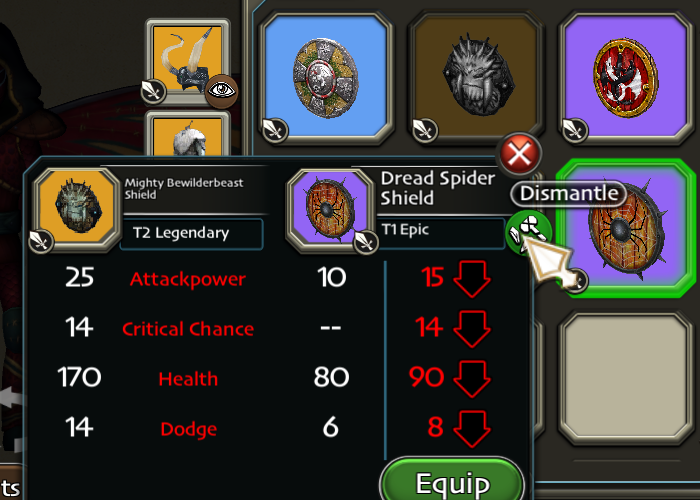Click the Mighty Bewilderbeast Shield icon

pos(75,208)
